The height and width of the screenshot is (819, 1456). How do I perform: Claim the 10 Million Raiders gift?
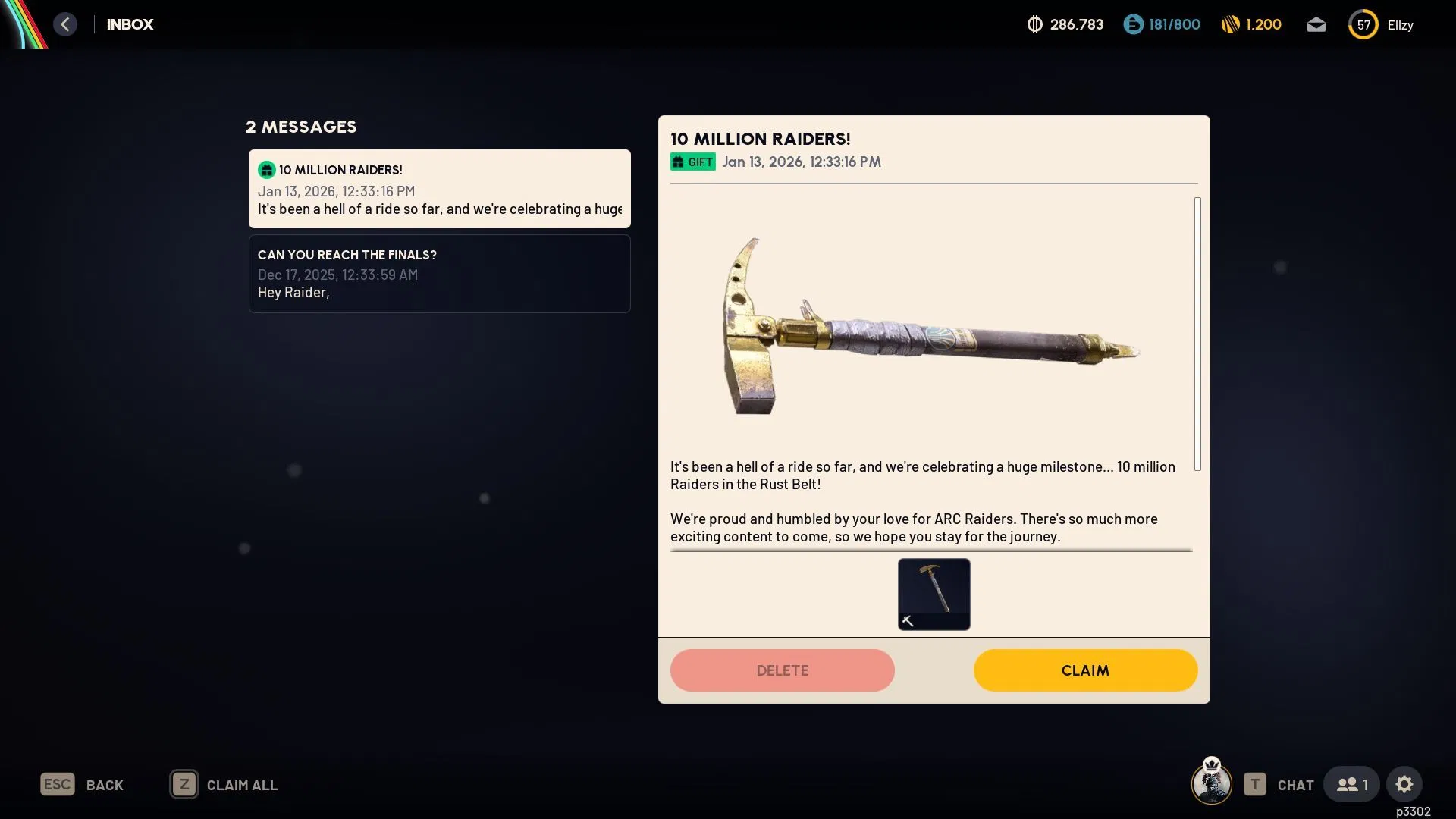point(1085,670)
